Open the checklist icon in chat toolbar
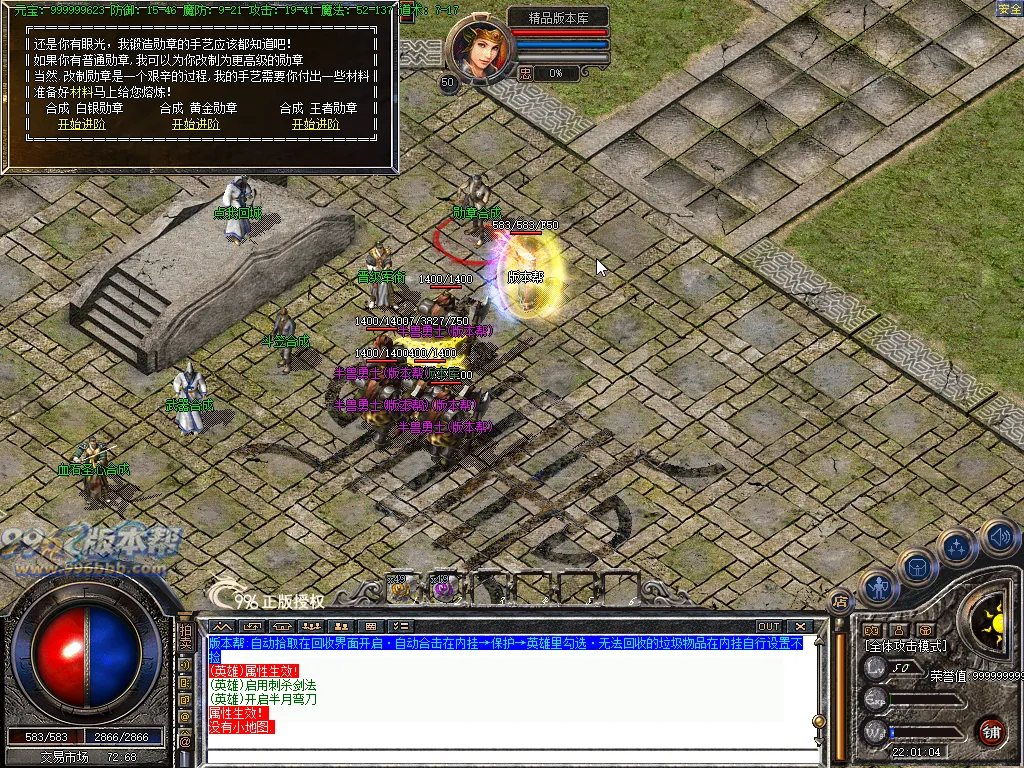1024x768 pixels. [399, 627]
